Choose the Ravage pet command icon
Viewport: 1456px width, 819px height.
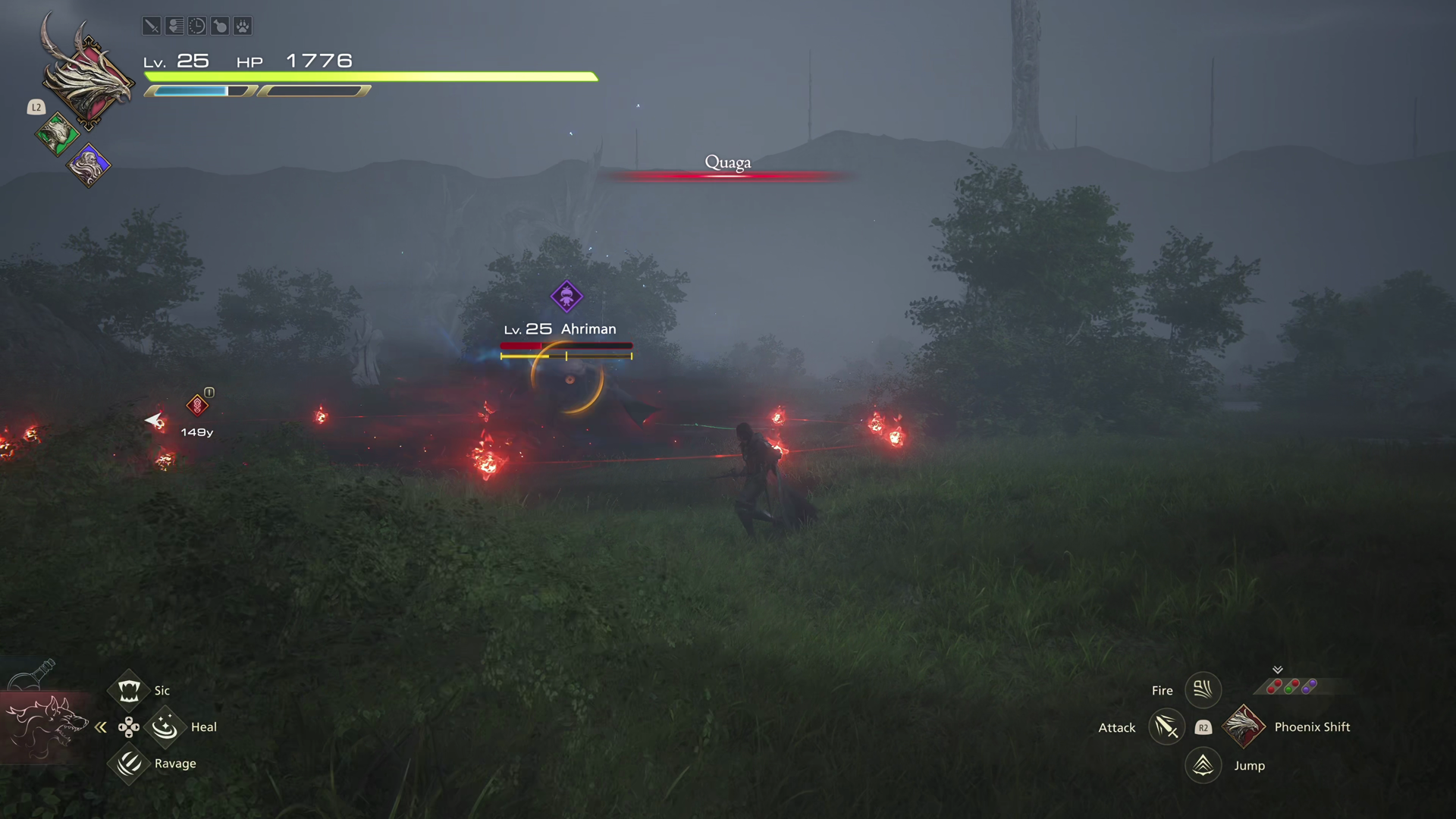[128, 763]
